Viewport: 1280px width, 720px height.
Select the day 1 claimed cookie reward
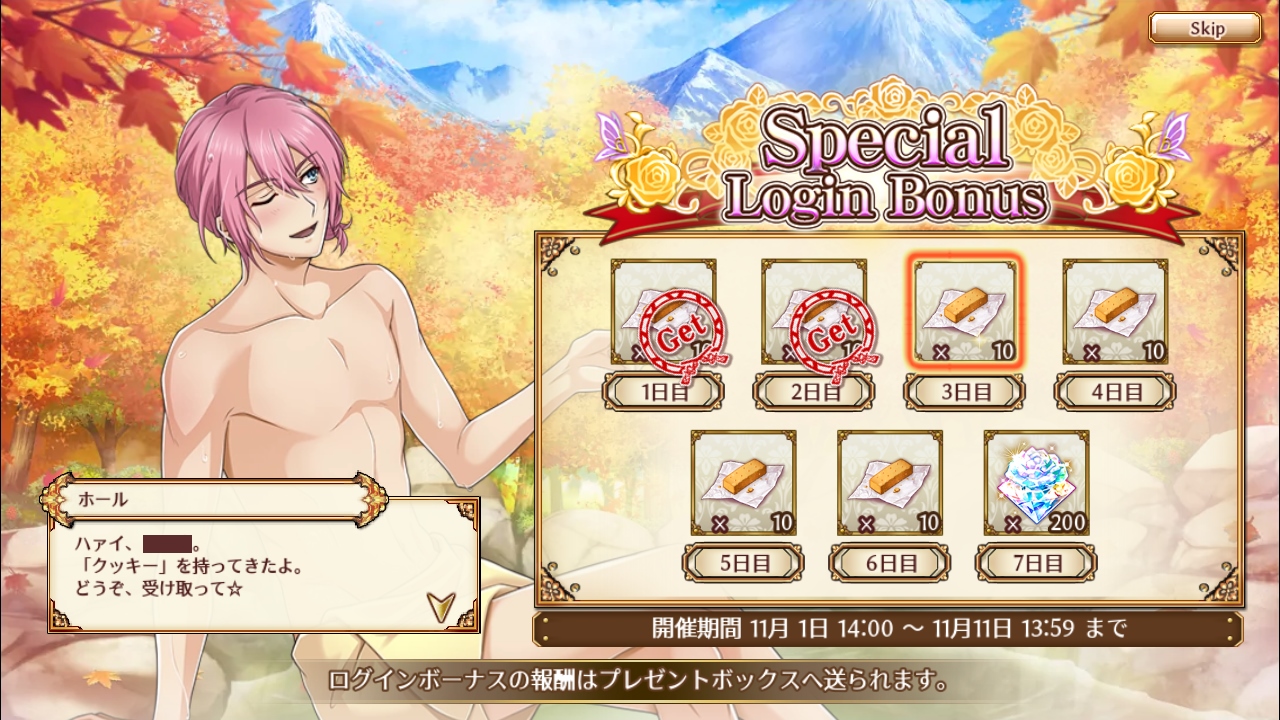[x=664, y=312]
